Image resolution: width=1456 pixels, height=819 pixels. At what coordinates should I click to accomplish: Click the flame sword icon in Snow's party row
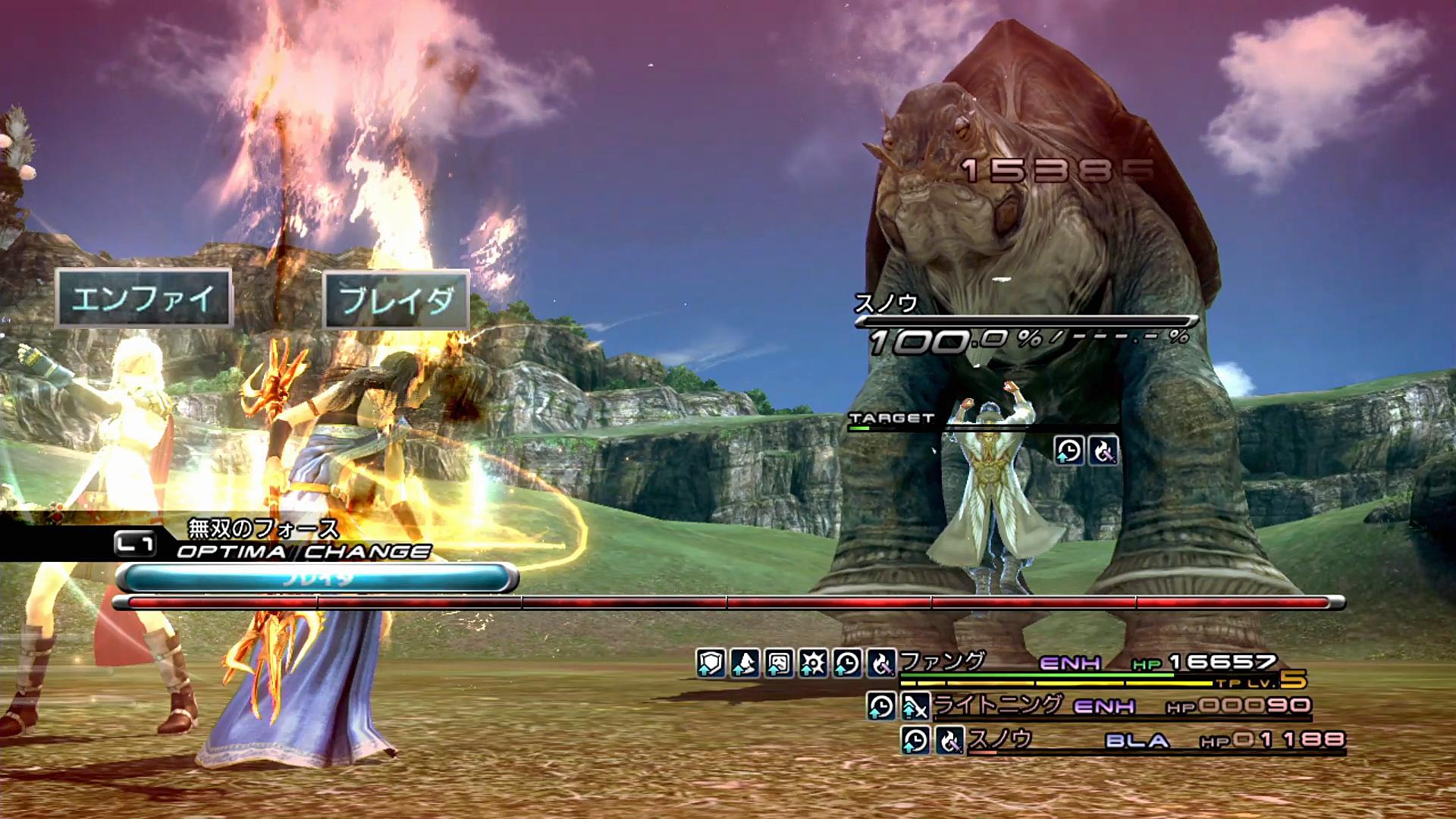tap(949, 740)
